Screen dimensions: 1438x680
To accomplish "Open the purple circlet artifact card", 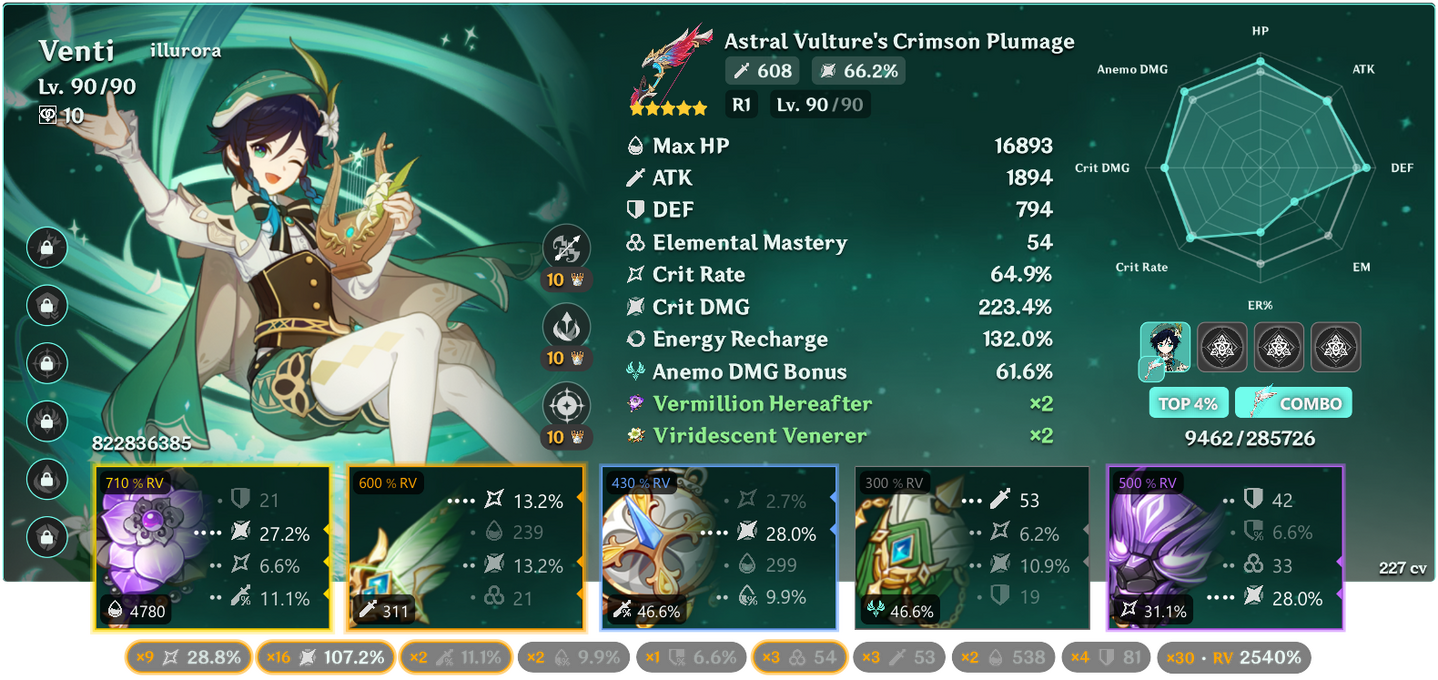I will click(x=1225, y=550).
